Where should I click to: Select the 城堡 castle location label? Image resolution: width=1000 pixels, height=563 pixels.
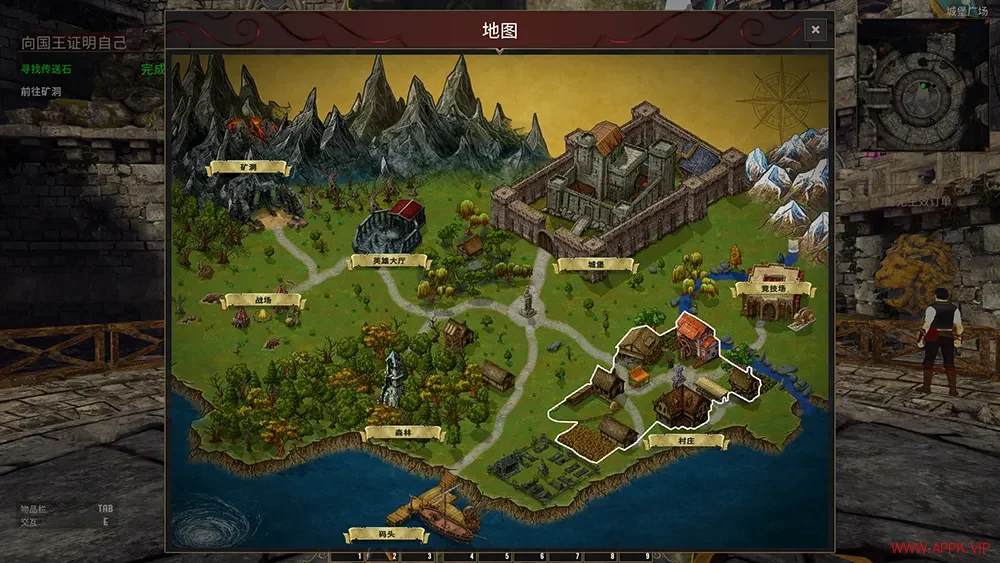click(594, 265)
